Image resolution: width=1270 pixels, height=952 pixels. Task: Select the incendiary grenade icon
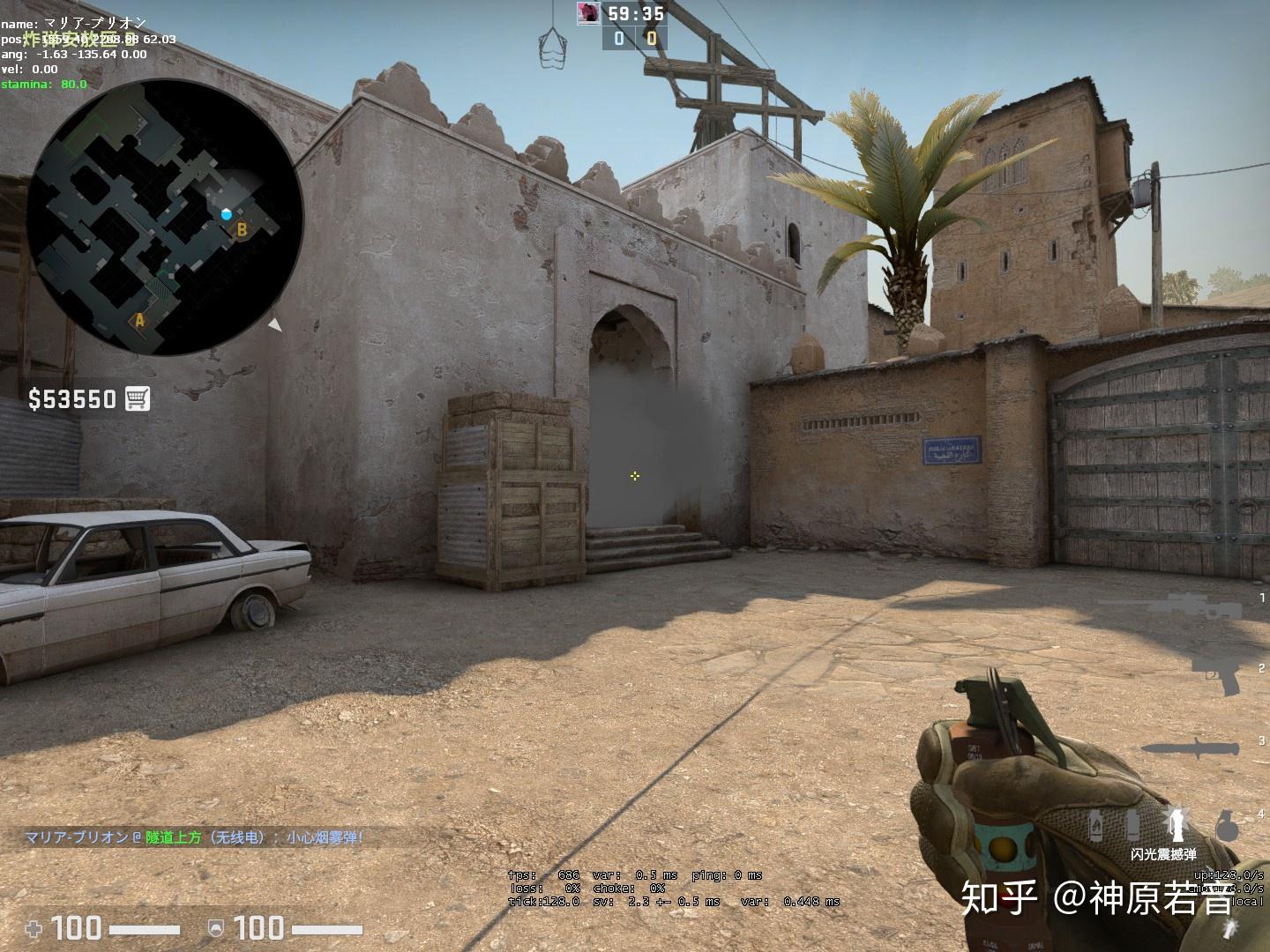[x=1096, y=825]
